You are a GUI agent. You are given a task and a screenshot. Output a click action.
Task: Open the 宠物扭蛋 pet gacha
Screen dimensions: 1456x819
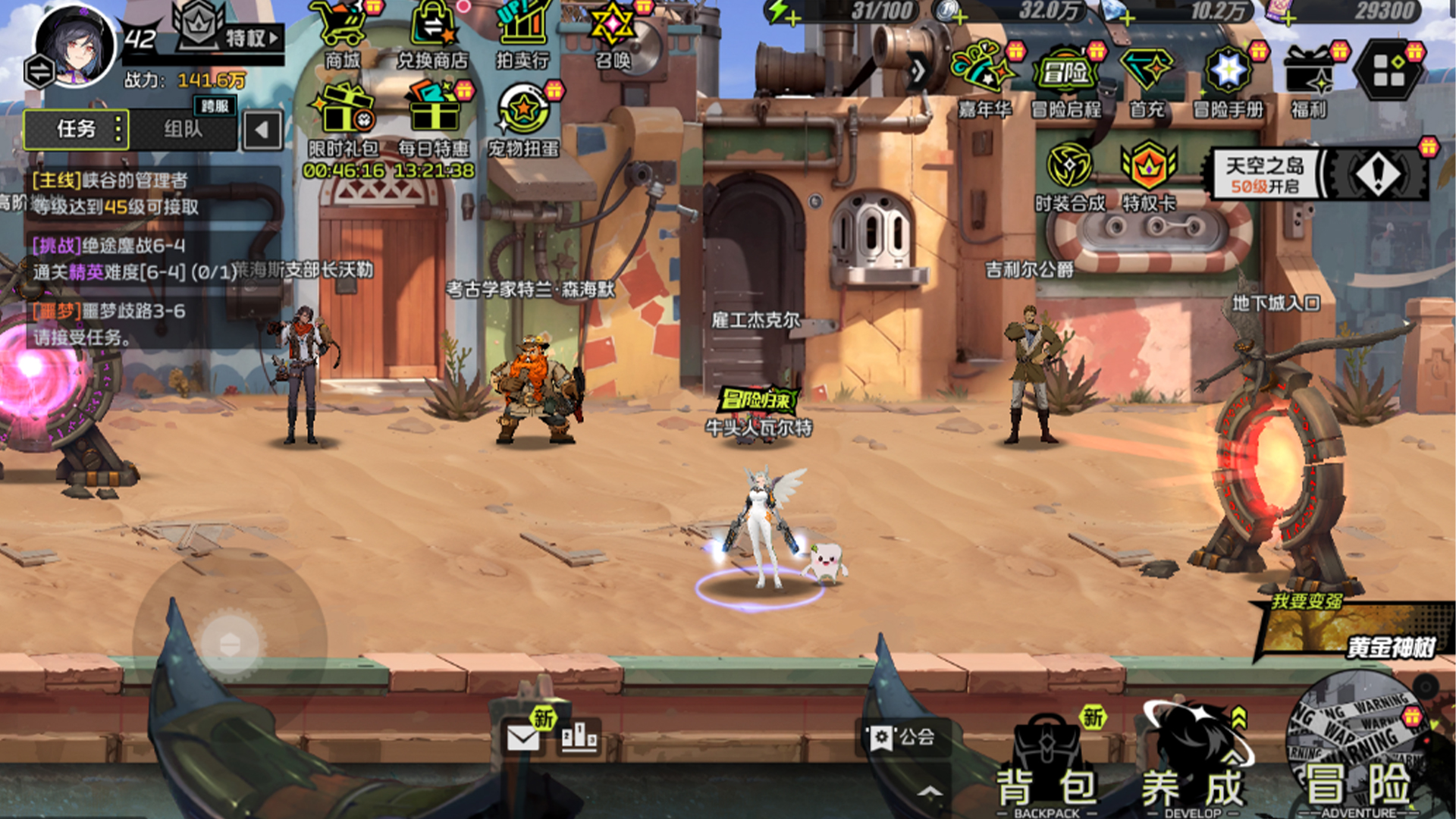(x=523, y=120)
